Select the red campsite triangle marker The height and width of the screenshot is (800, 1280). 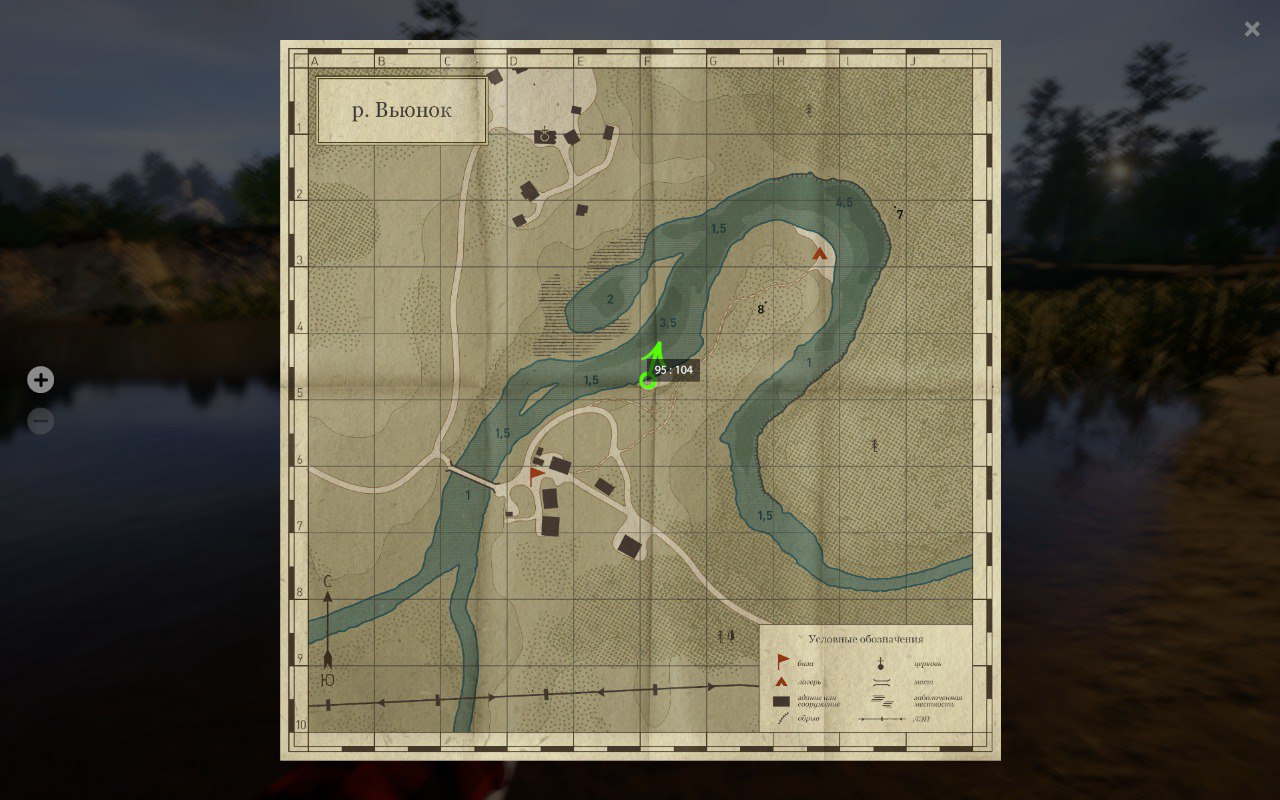[x=820, y=254]
